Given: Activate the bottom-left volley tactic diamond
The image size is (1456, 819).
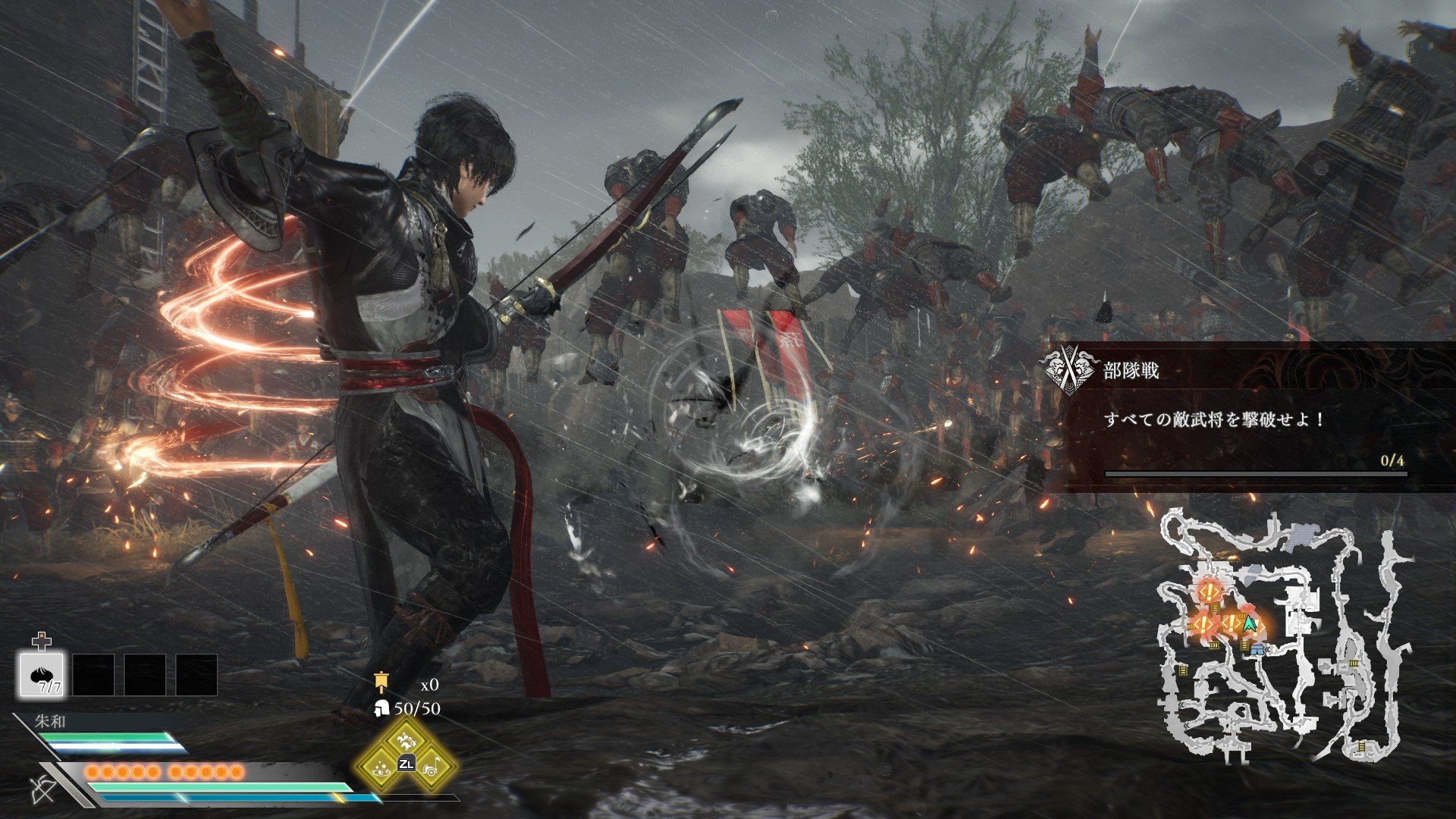Looking at the screenshot, I should click(381, 767).
